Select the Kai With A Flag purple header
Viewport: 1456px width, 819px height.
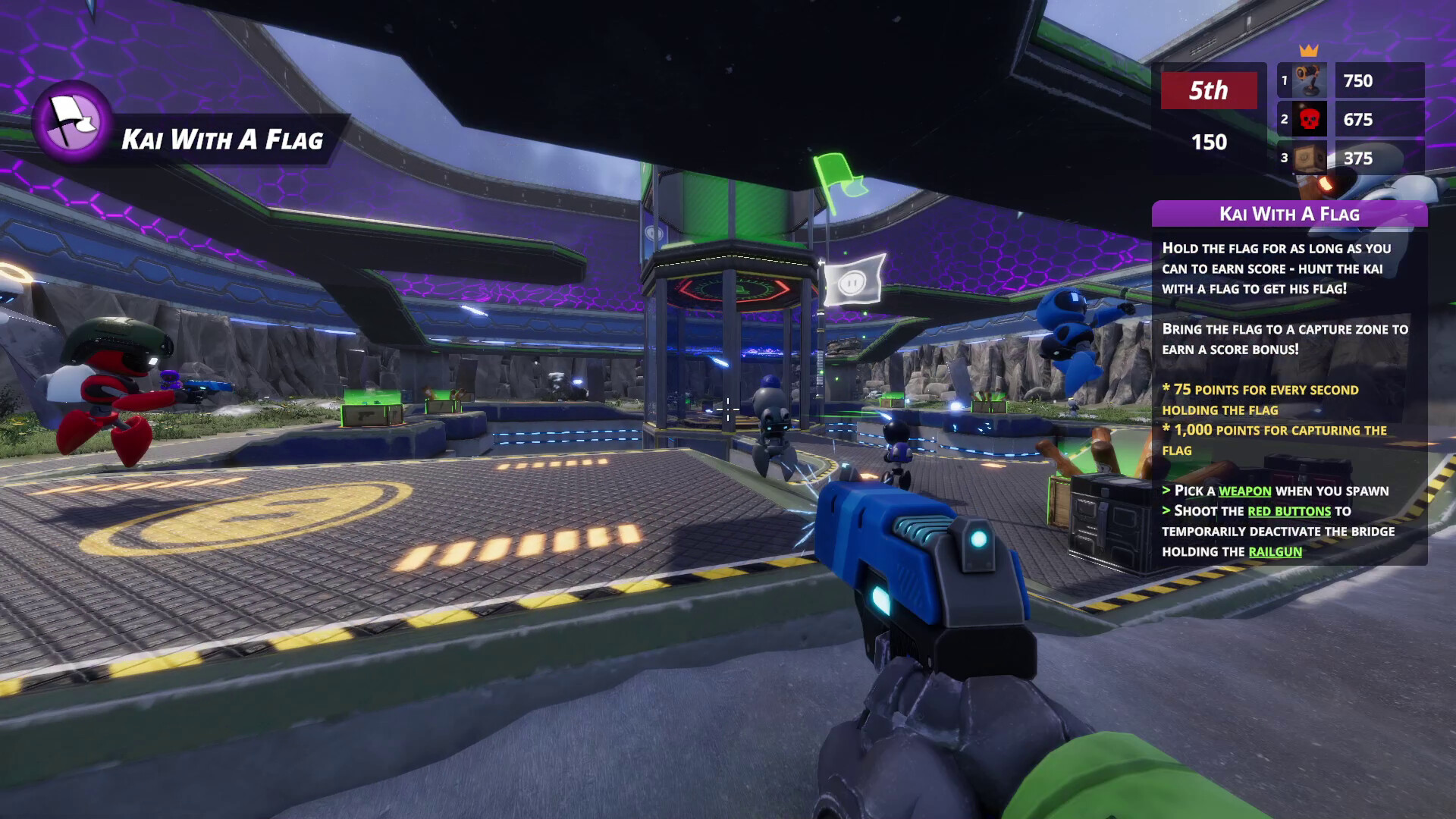(1291, 214)
